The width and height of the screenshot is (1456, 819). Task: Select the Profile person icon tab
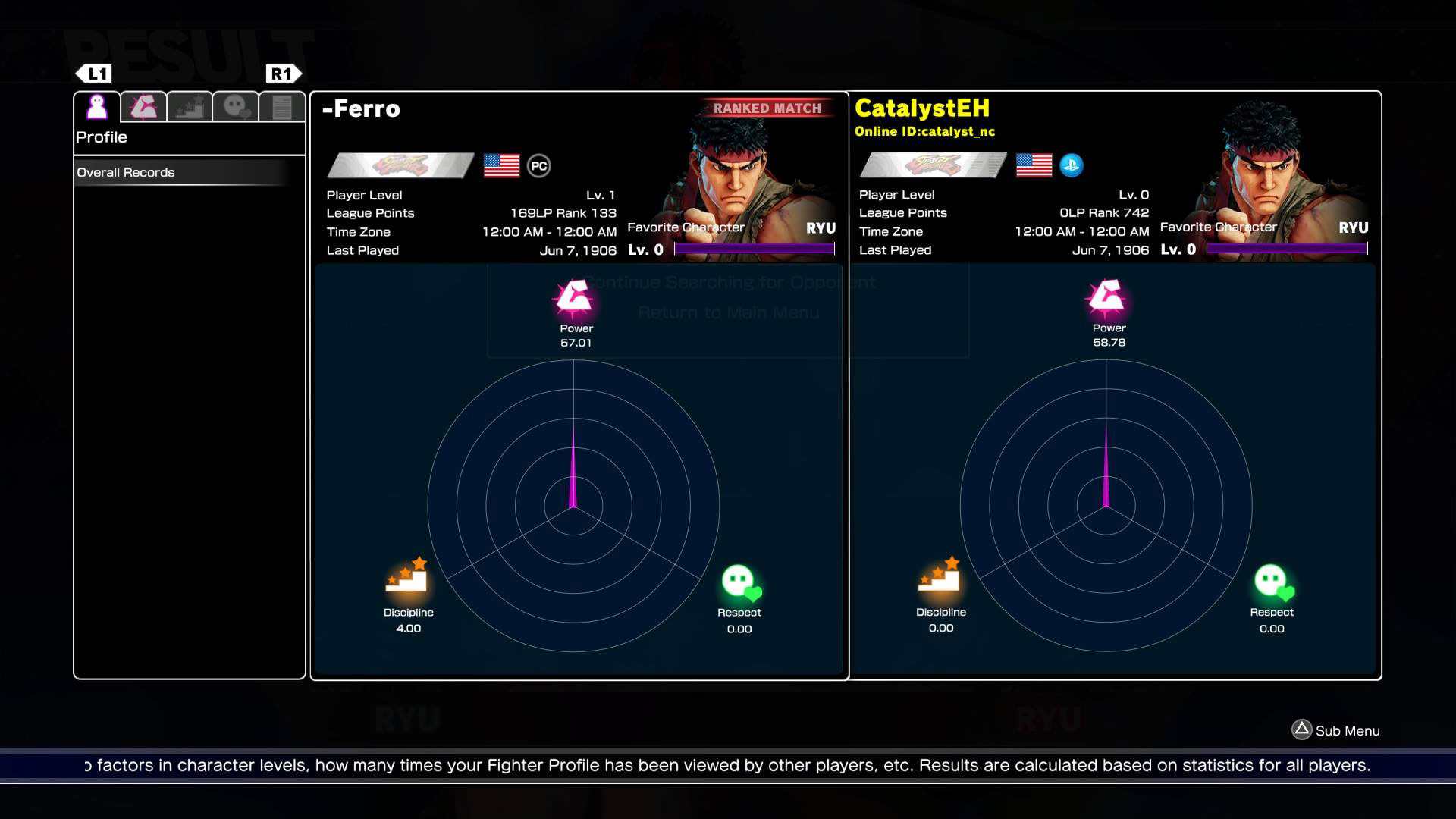coord(96,105)
